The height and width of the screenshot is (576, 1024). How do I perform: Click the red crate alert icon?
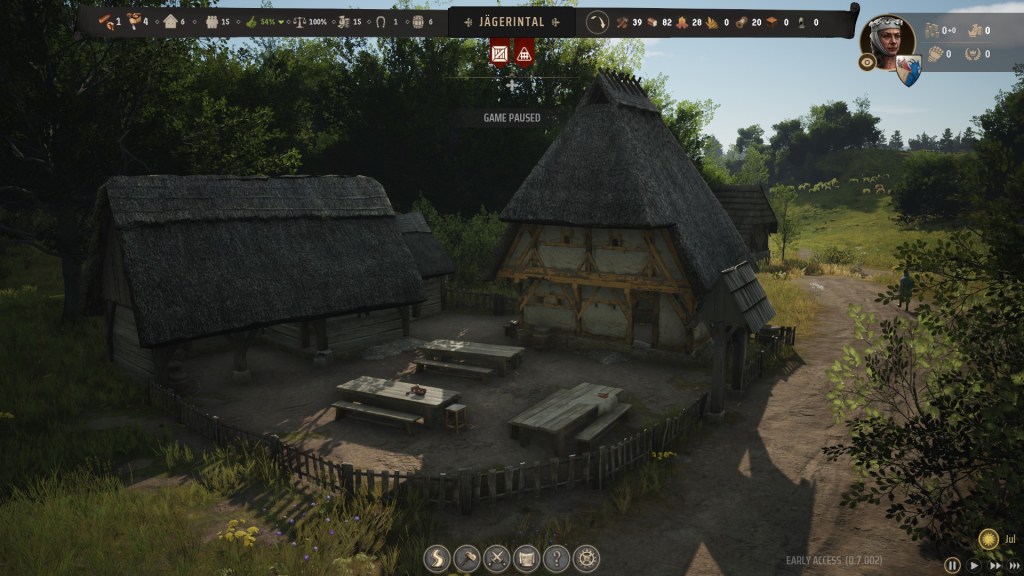click(500, 53)
